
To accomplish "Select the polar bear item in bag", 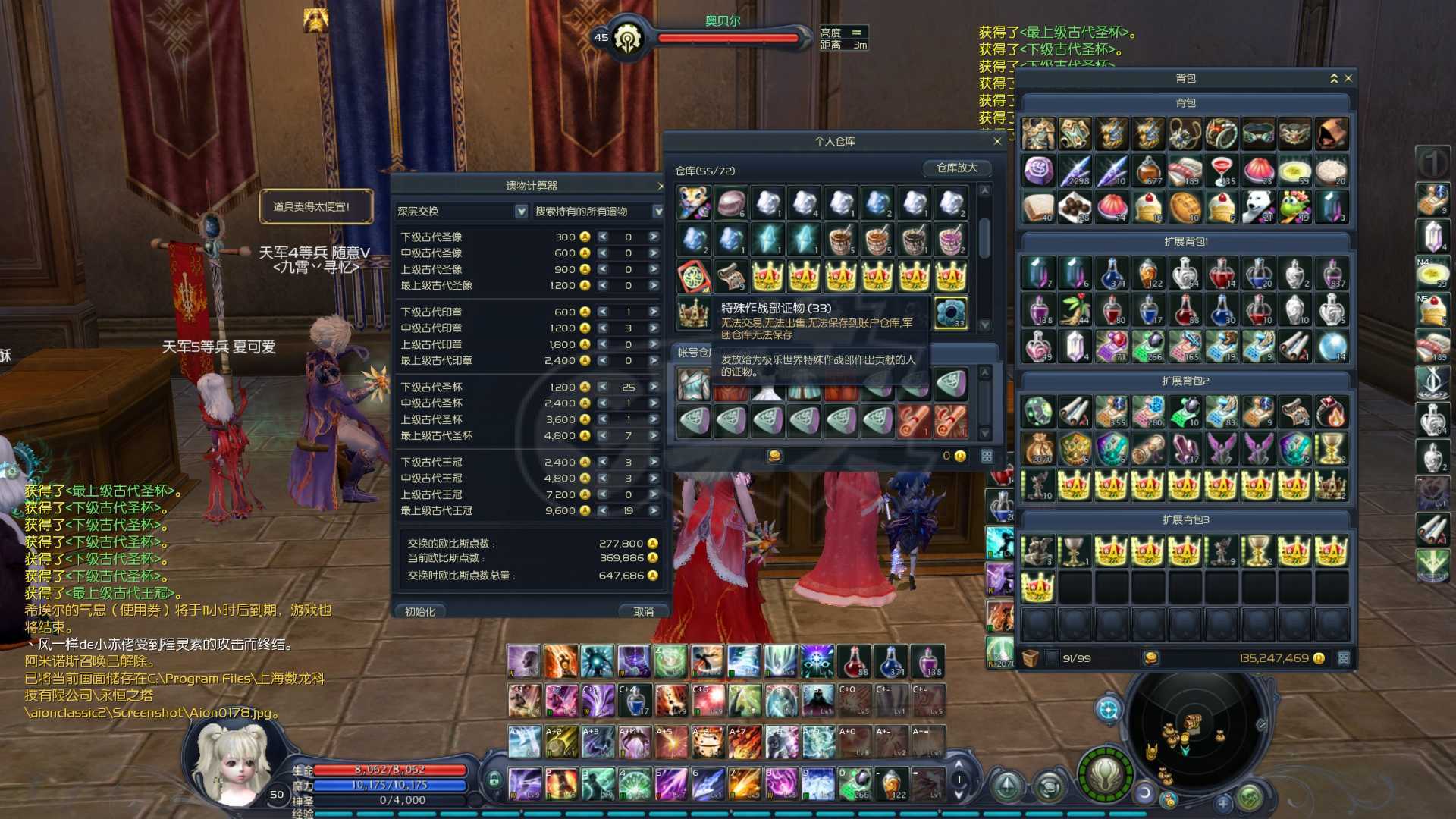I will pos(1259,207).
